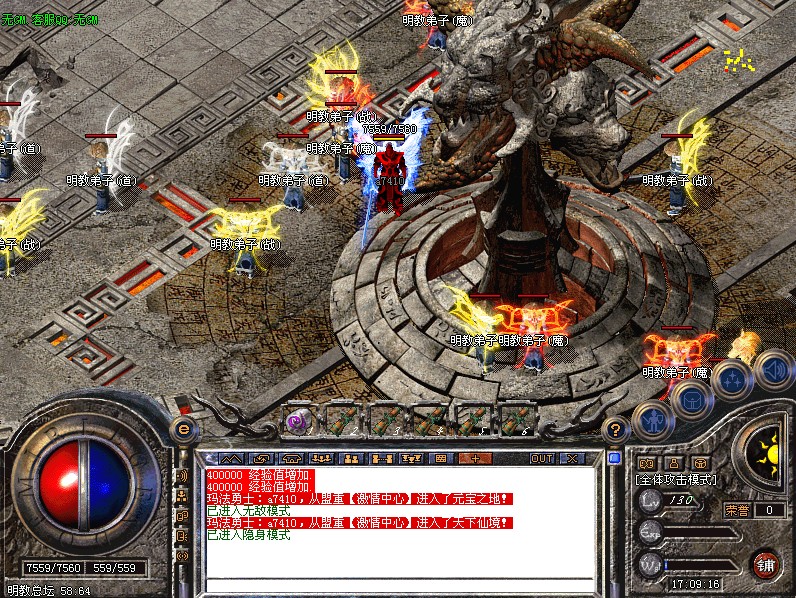This screenshot has width=796, height=598.
Task: Click the OUT button above chat
Action: (541, 458)
